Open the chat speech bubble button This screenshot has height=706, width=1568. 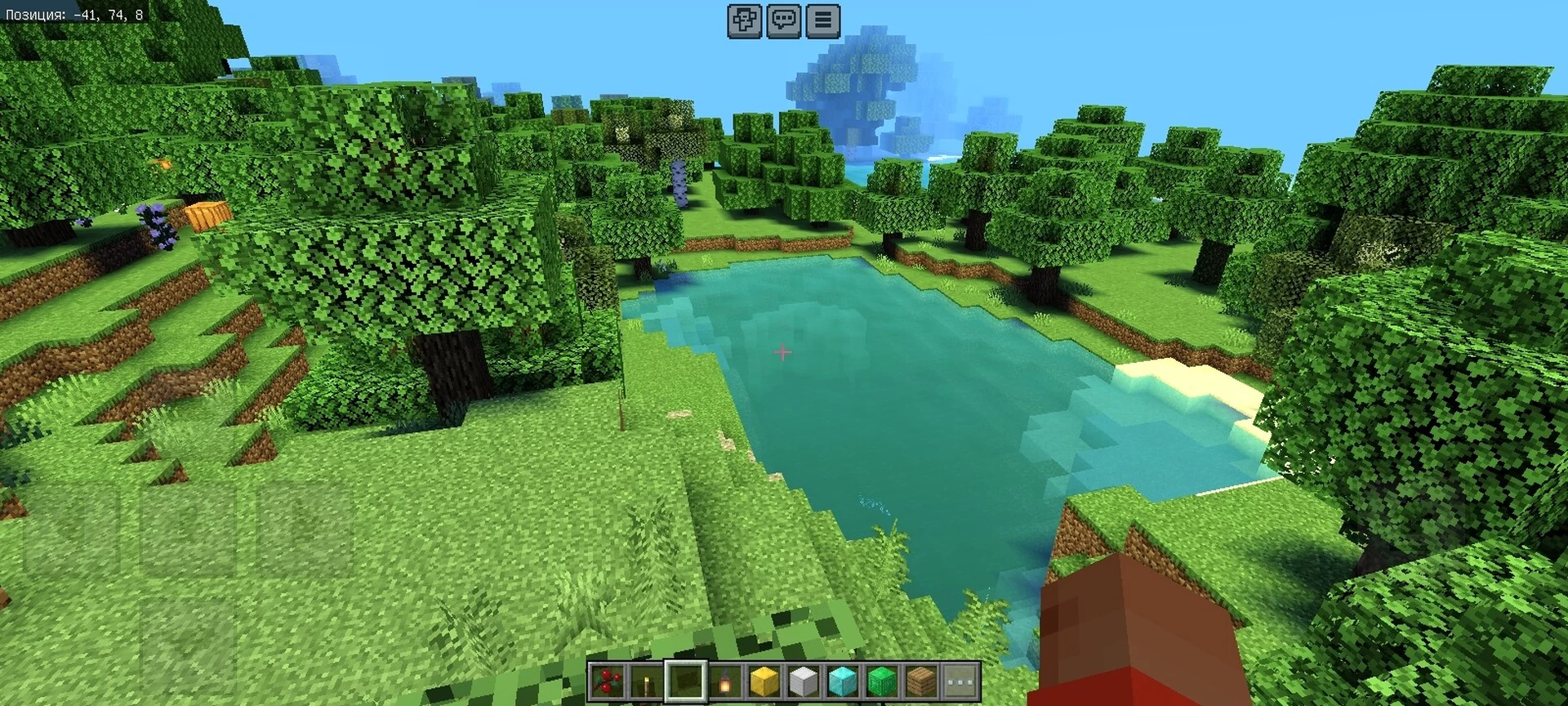coord(784,20)
